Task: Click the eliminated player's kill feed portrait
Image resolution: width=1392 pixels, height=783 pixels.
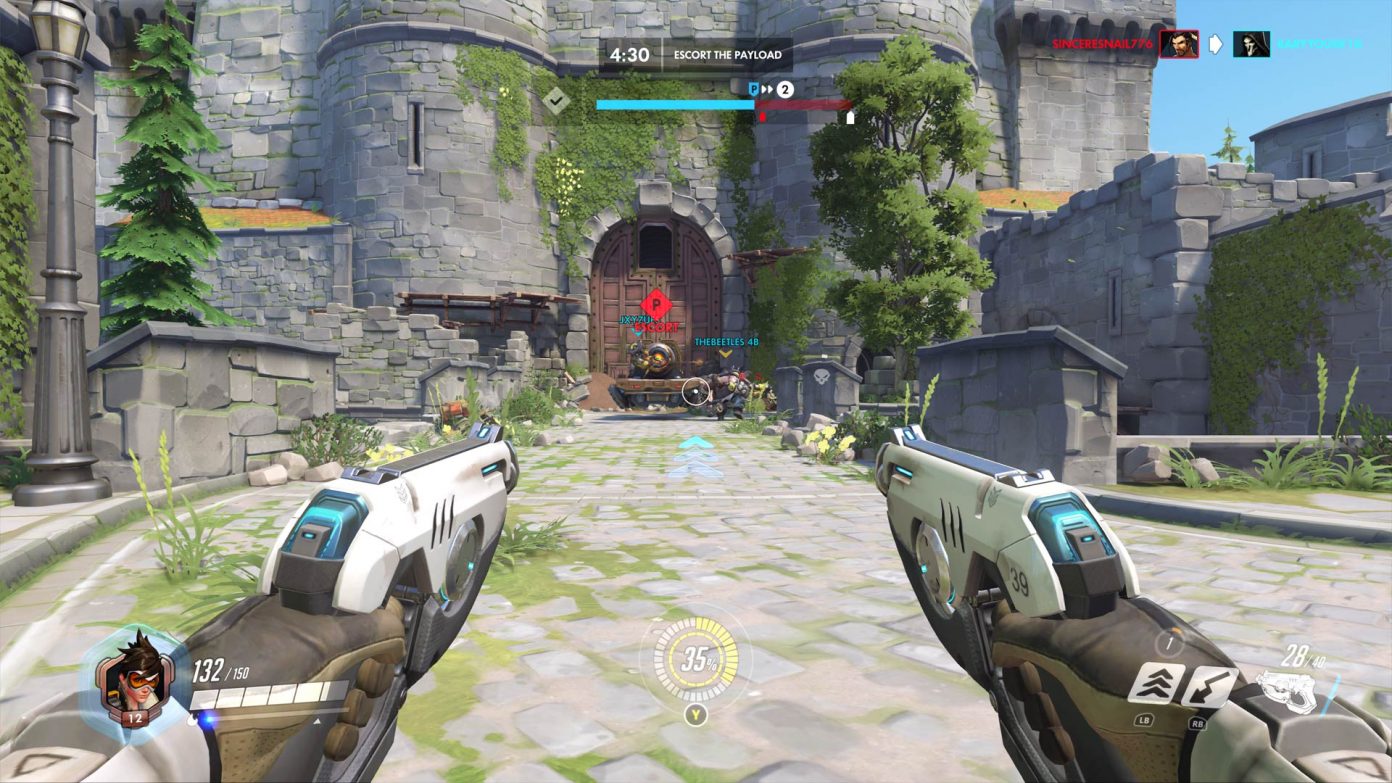Action: coord(1251,44)
